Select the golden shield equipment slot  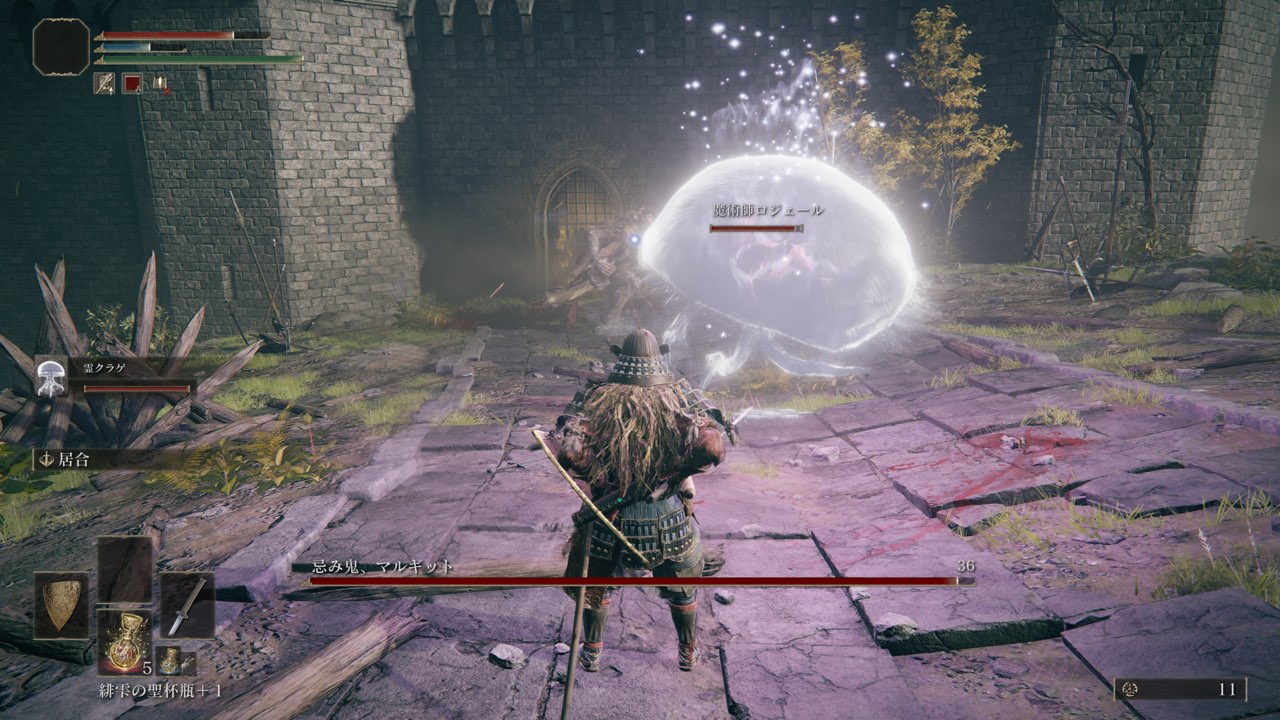coord(61,605)
